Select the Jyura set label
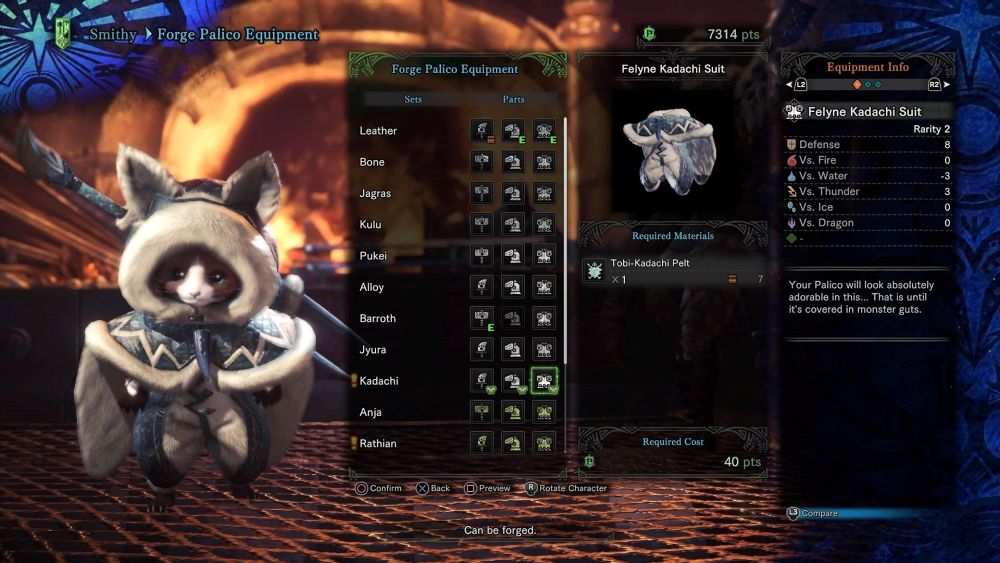Viewport: 1000px width, 563px height. click(x=373, y=350)
